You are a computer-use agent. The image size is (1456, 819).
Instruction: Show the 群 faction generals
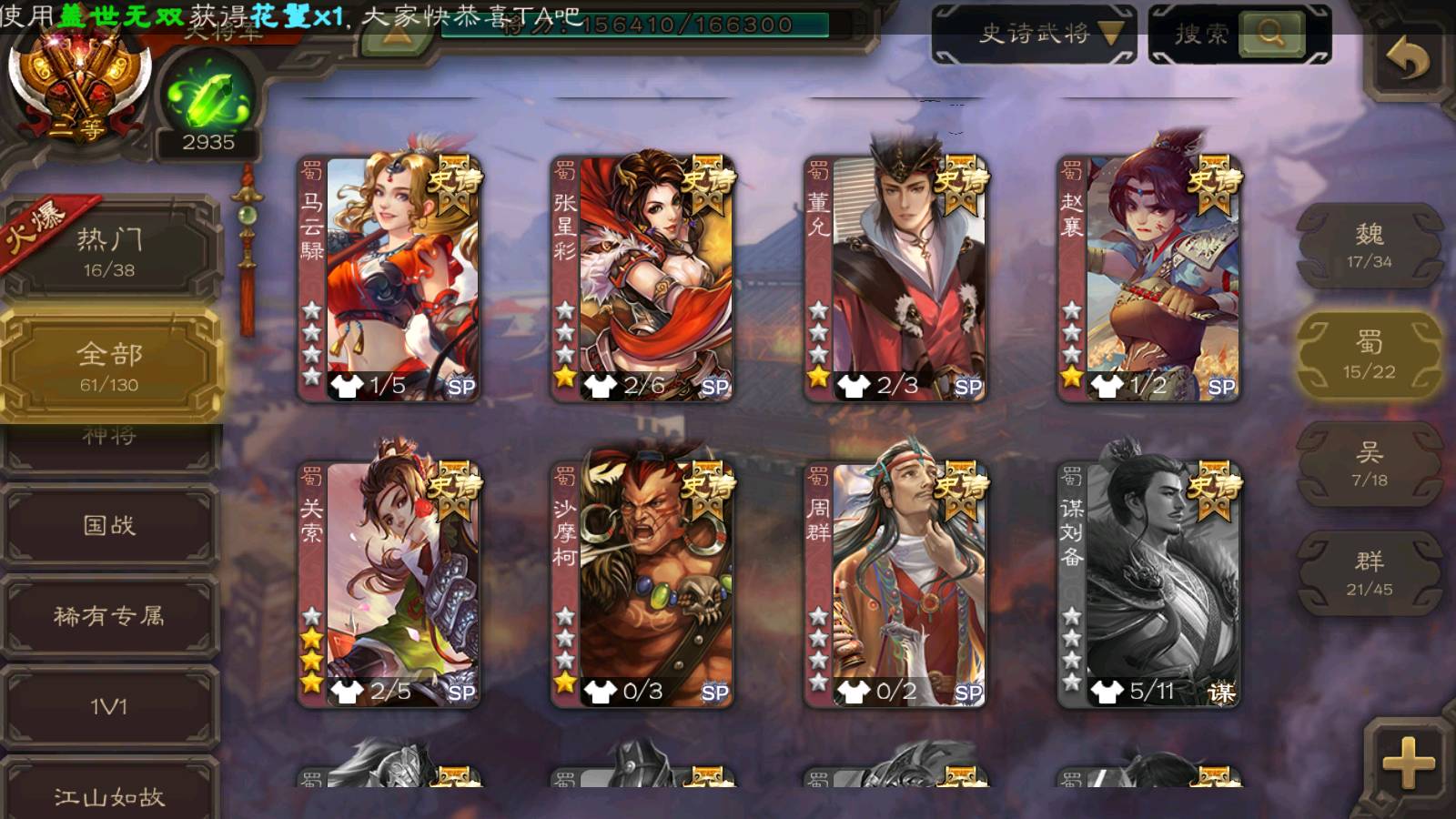pos(1369,573)
